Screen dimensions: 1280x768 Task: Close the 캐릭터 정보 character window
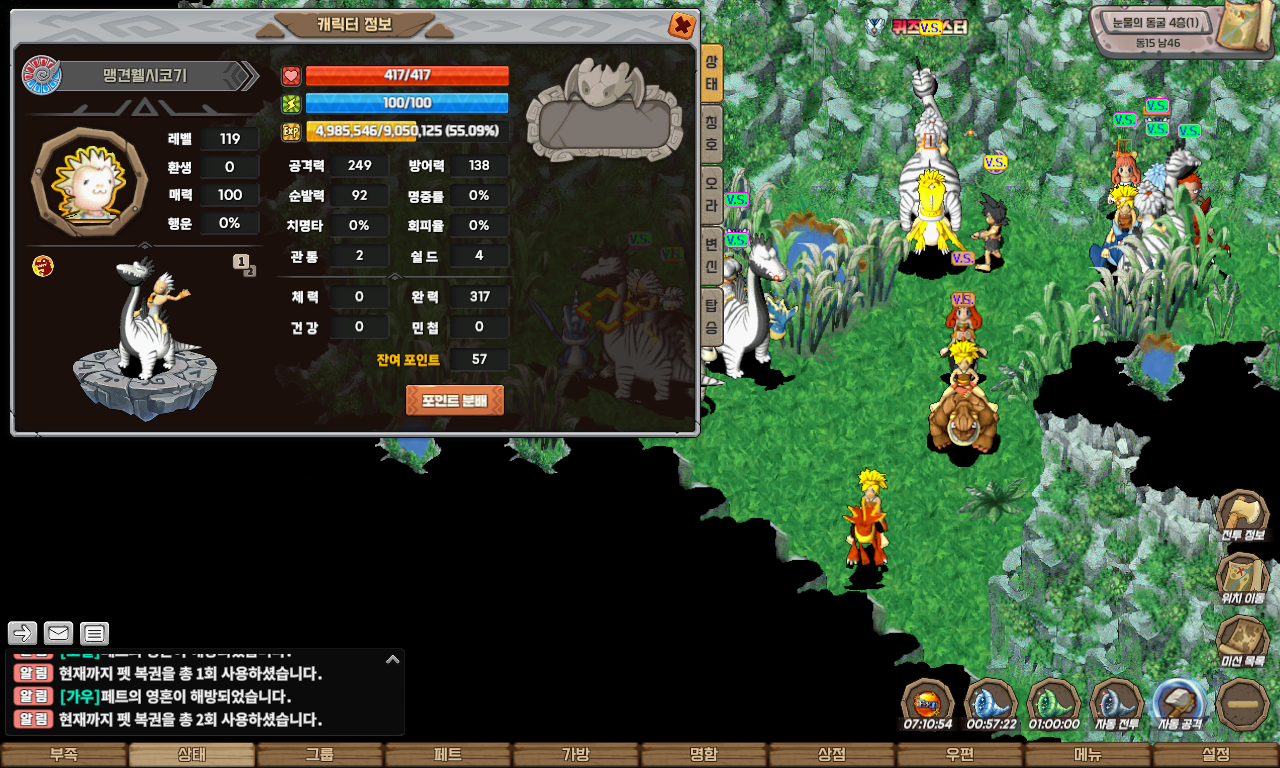tap(682, 25)
